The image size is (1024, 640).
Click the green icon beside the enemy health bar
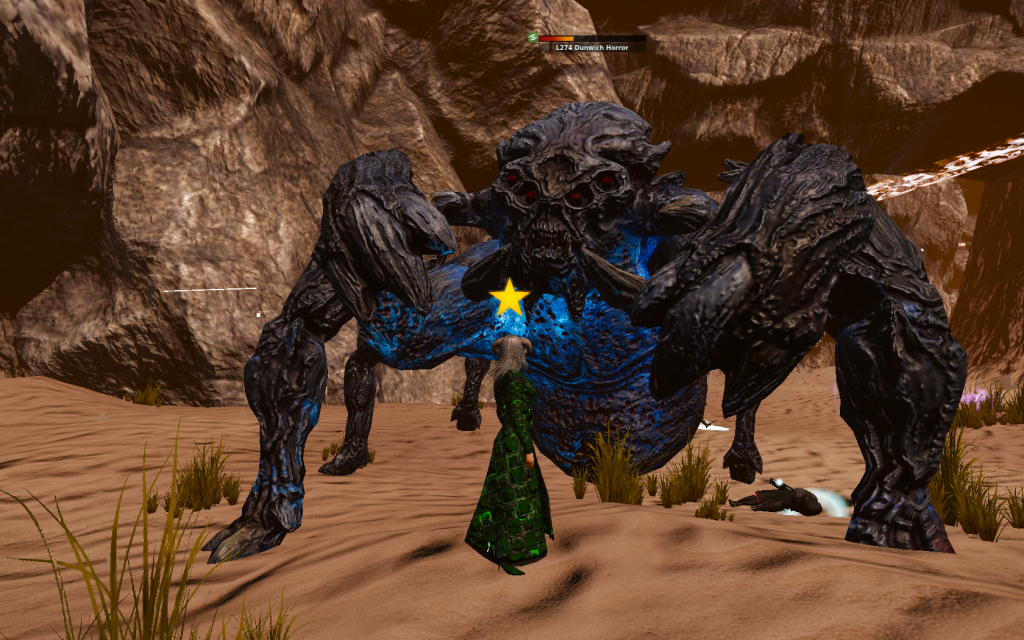(x=533, y=37)
